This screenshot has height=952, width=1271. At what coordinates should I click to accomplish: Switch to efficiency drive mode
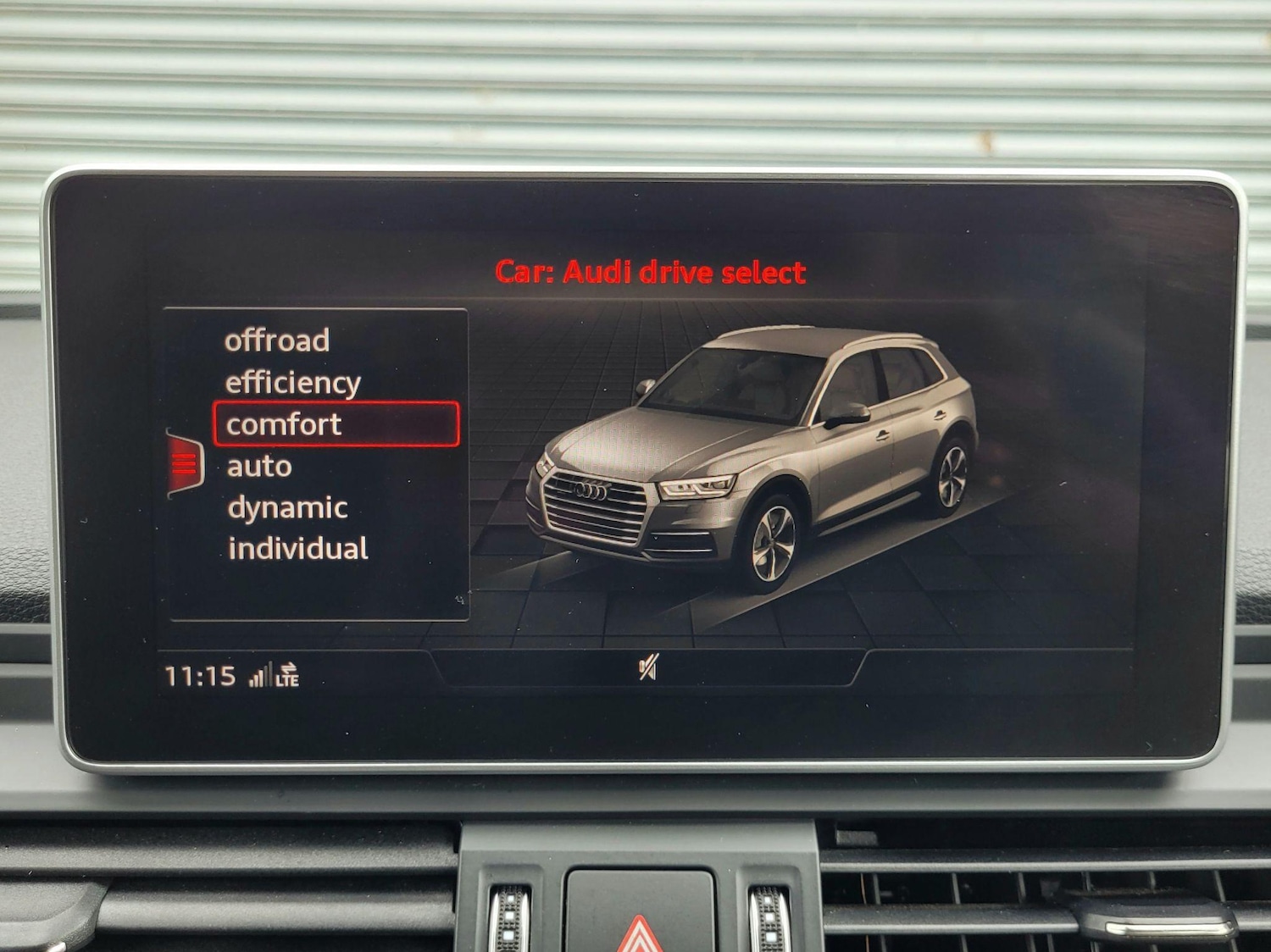(x=292, y=381)
